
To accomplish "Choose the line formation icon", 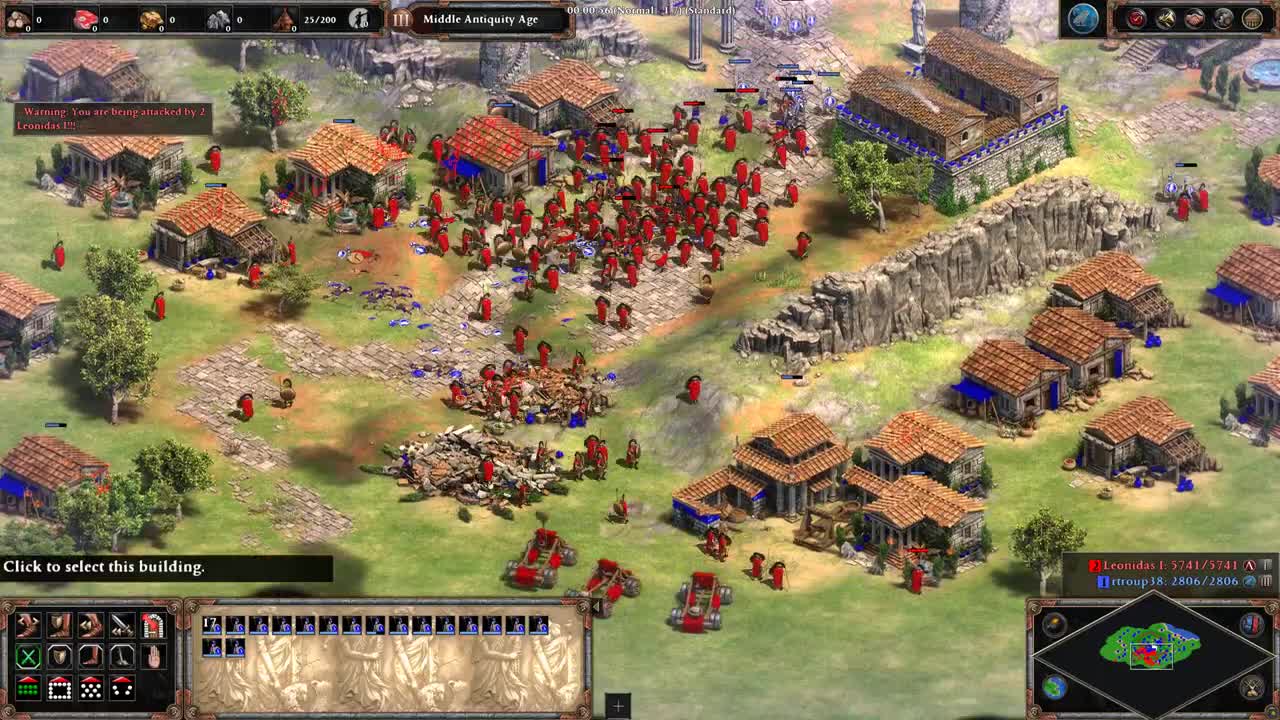I will 28,690.
